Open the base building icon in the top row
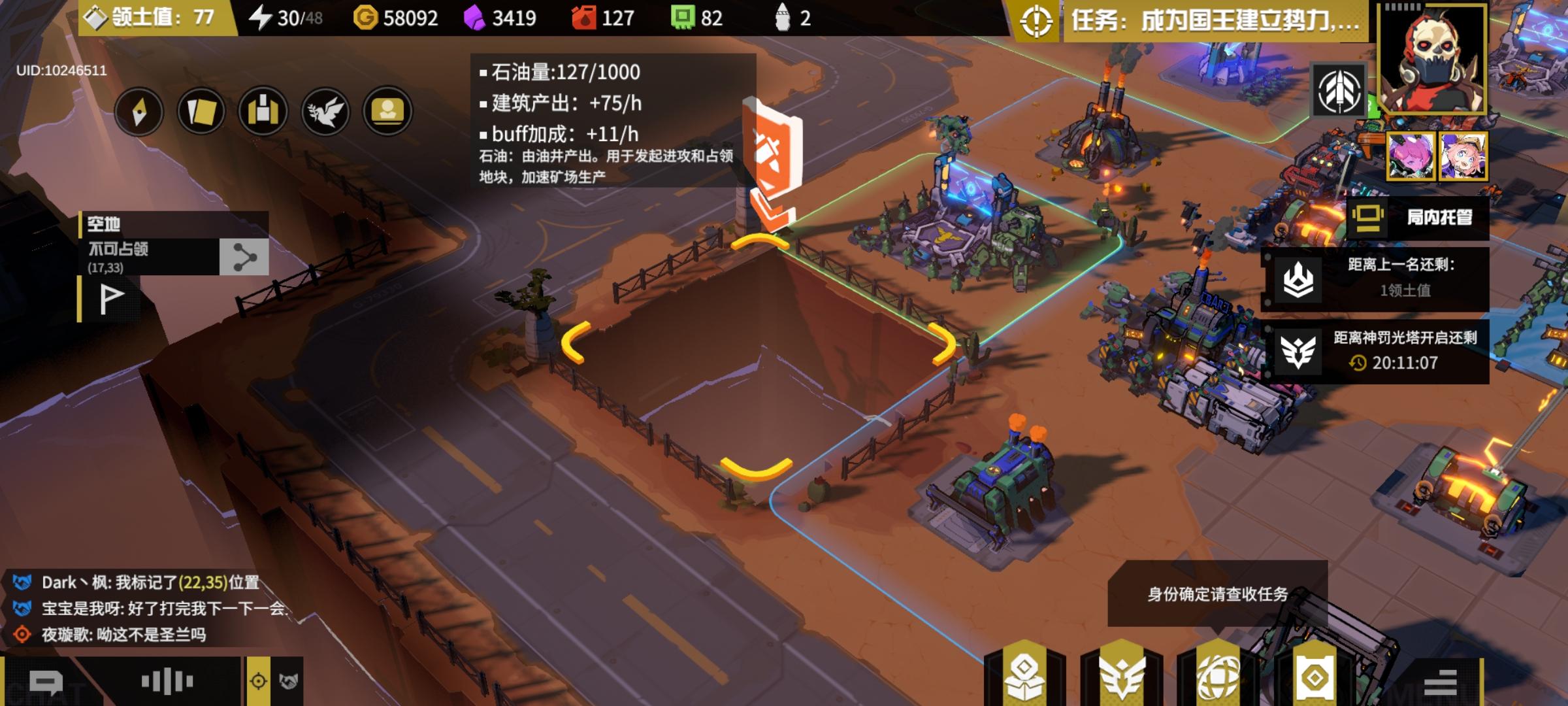1568x706 pixels. point(263,112)
